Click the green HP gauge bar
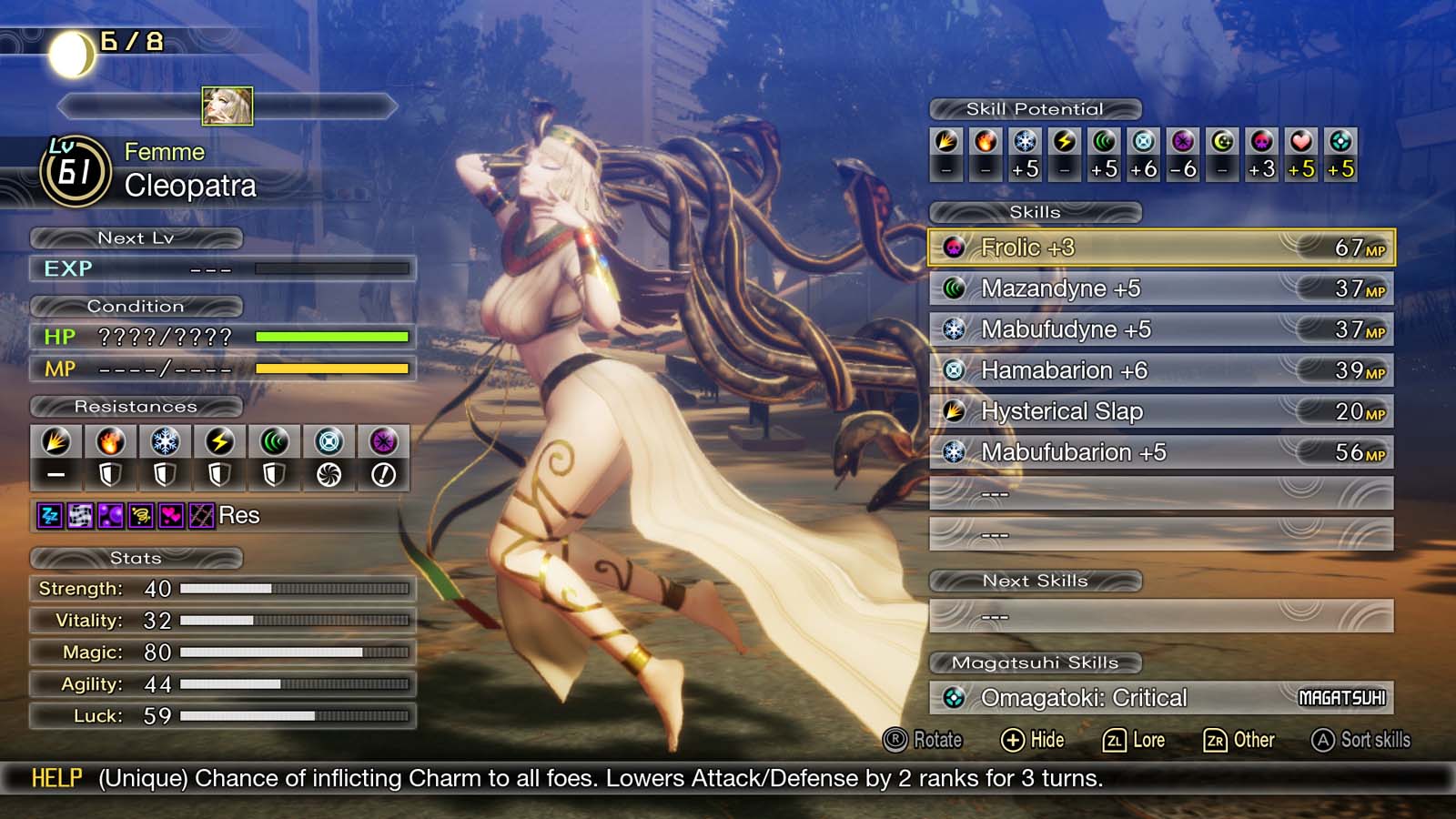1456x819 pixels. tap(332, 337)
